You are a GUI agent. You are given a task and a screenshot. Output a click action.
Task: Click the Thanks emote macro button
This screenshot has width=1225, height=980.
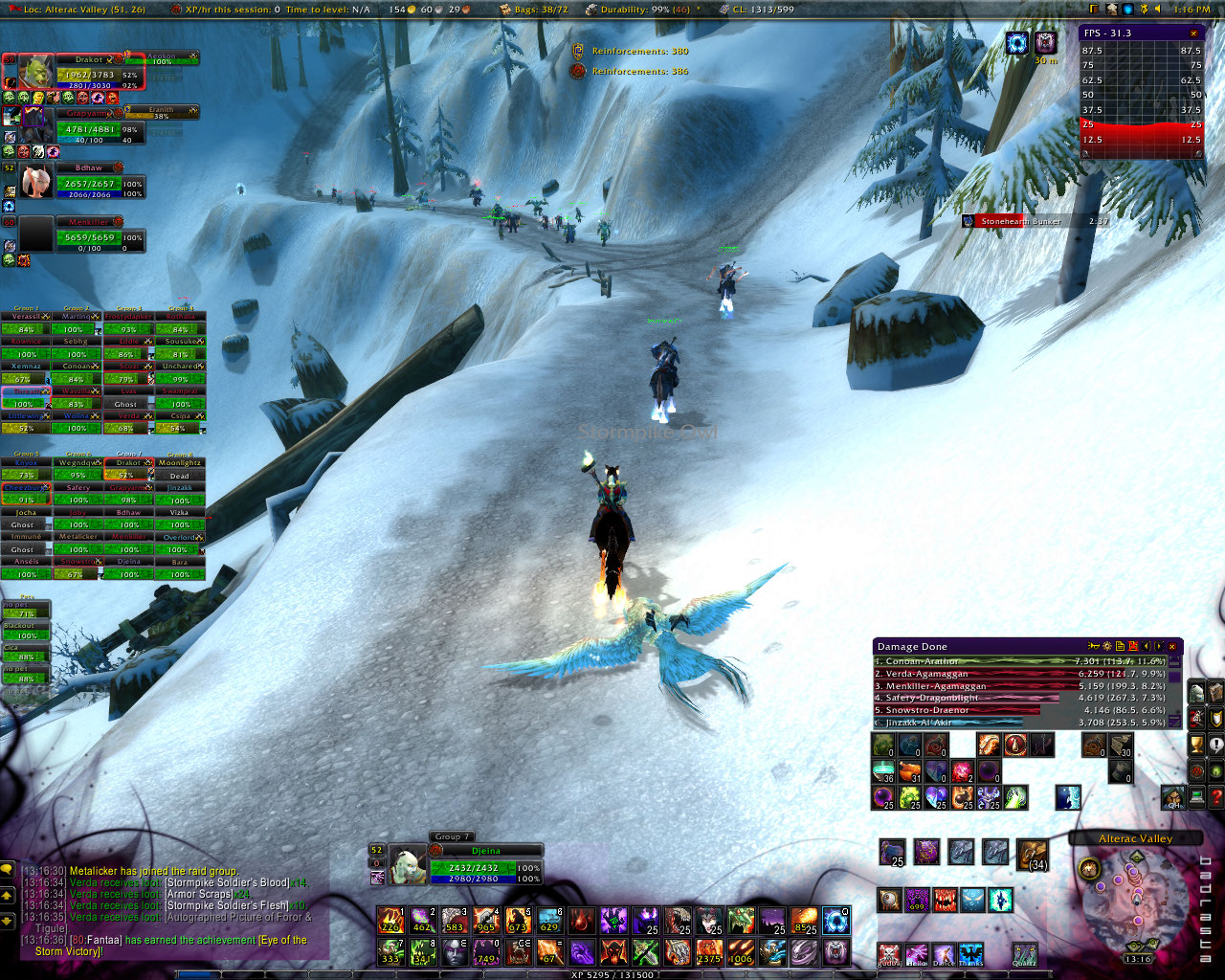coord(970,954)
